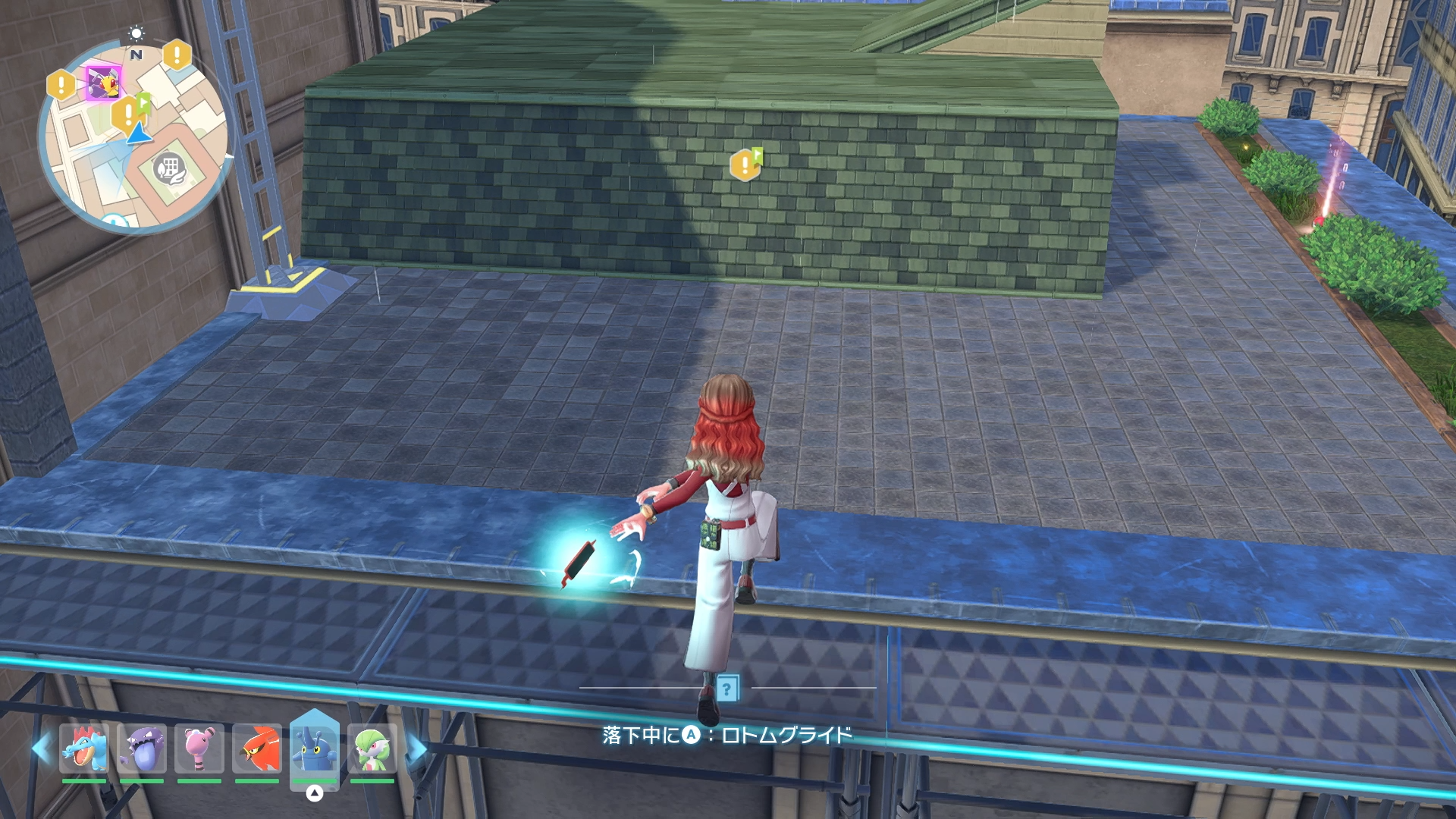Screen dimensions: 1456x819
Task: Click the quest marker floating over the green roof
Action: 745,165
